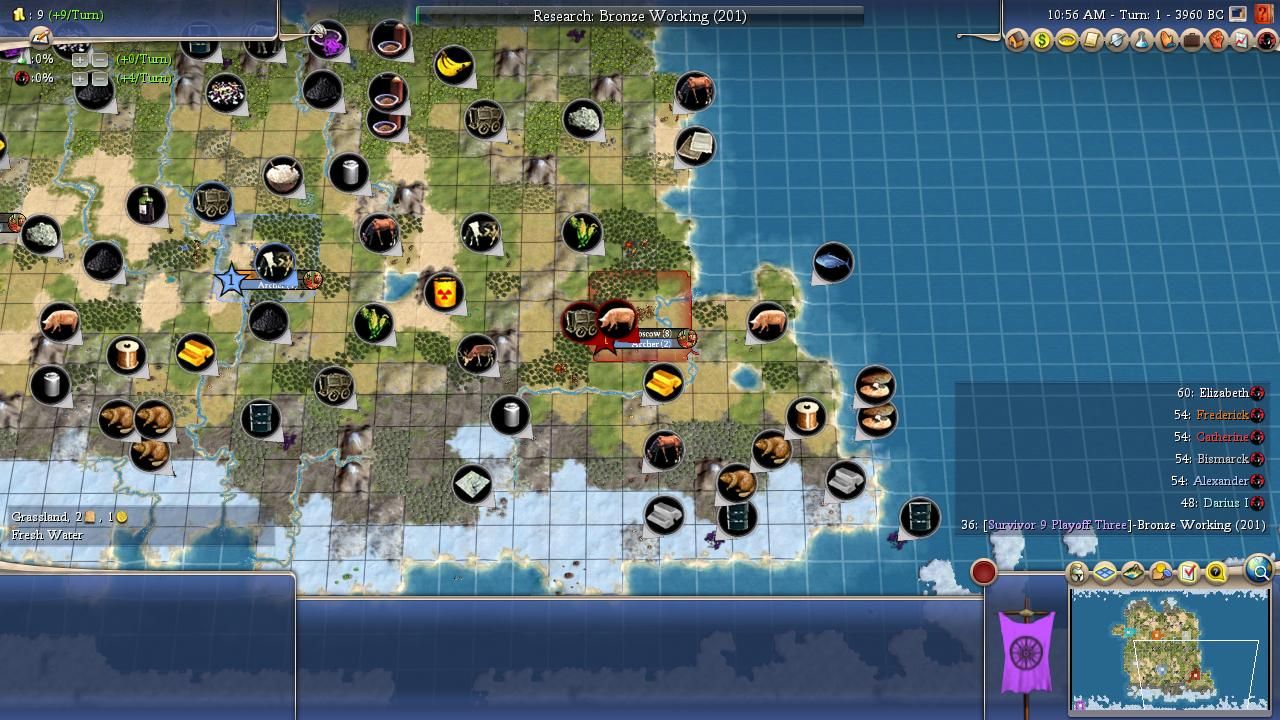1280x720 pixels.
Task: Open the main menu window icon
Action: [x=1238, y=15]
